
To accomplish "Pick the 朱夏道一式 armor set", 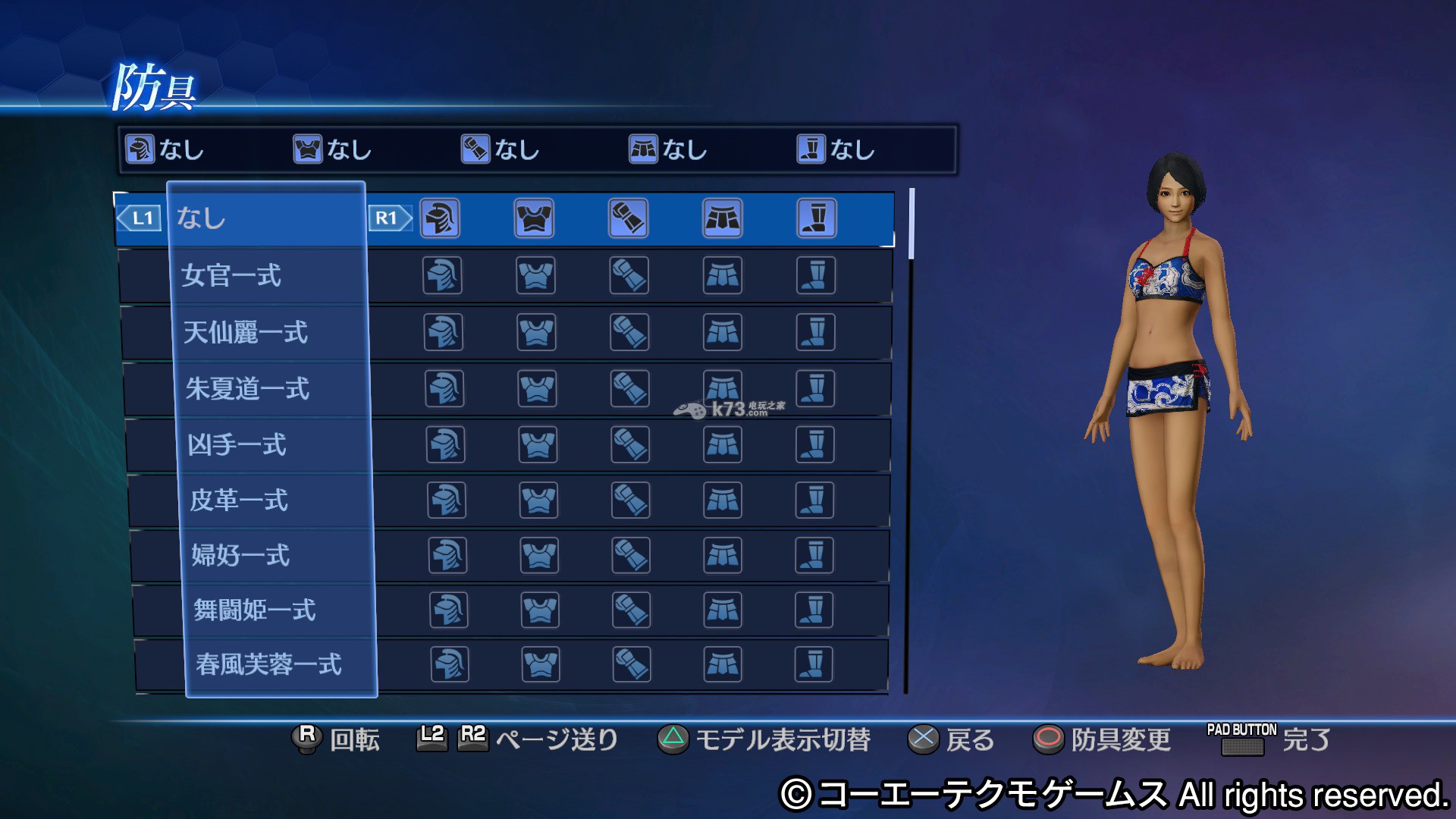I will click(273, 389).
